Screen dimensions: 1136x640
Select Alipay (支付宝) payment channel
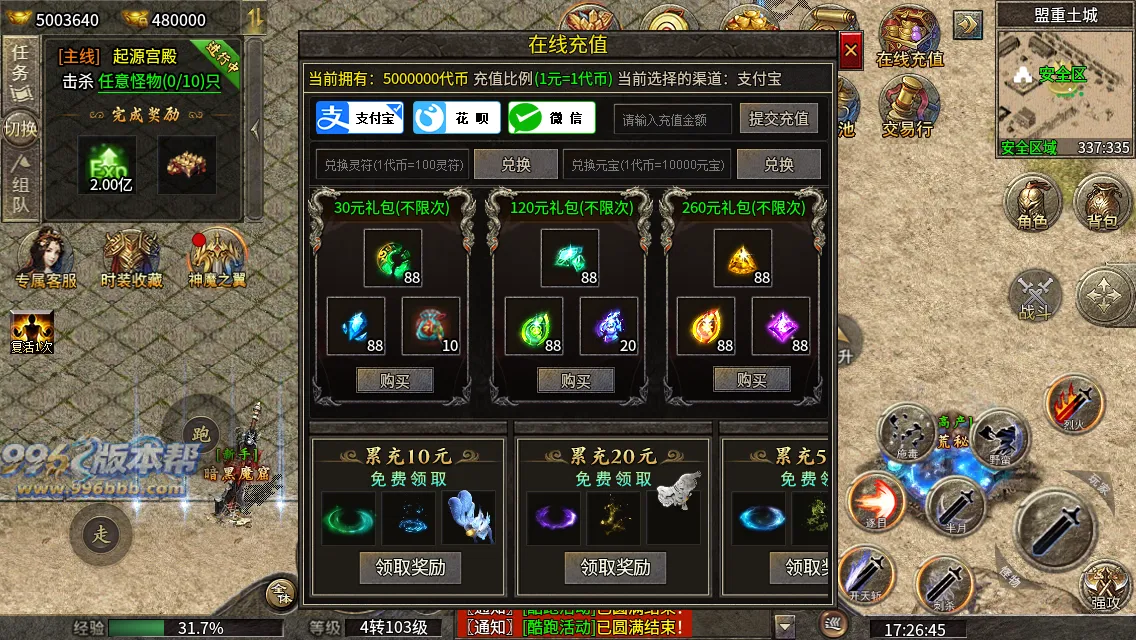(360, 118)
